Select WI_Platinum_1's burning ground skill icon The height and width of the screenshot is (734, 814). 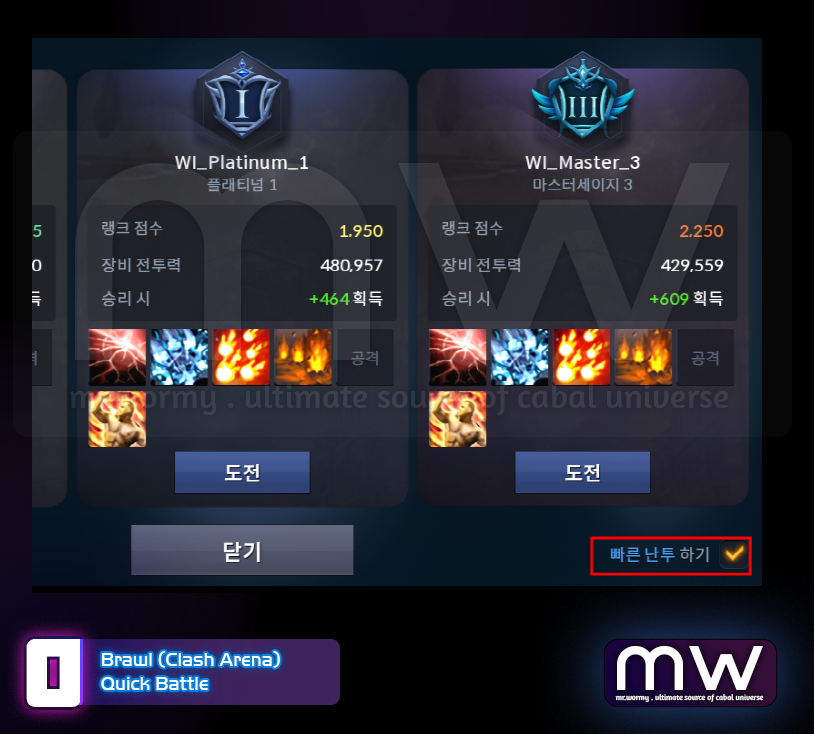click(304, 357)
